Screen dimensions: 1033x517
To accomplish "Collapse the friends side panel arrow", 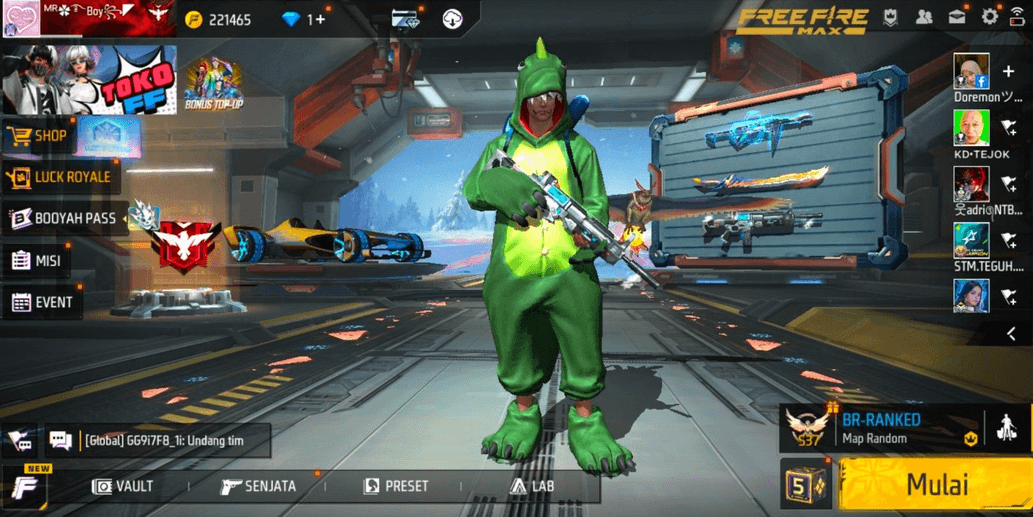I will coord(1011,334).
